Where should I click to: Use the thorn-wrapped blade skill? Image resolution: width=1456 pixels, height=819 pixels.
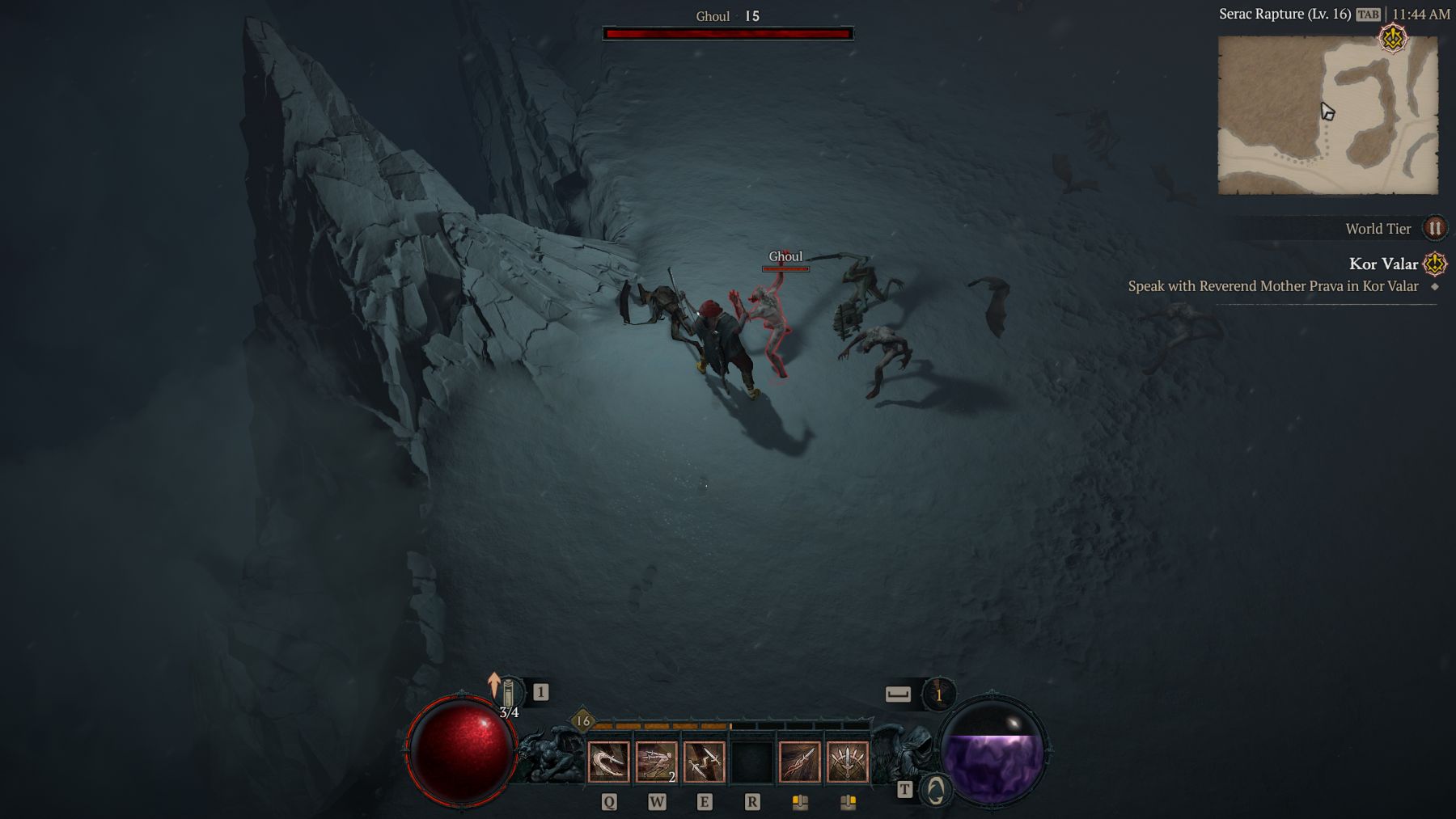[799, 762]
